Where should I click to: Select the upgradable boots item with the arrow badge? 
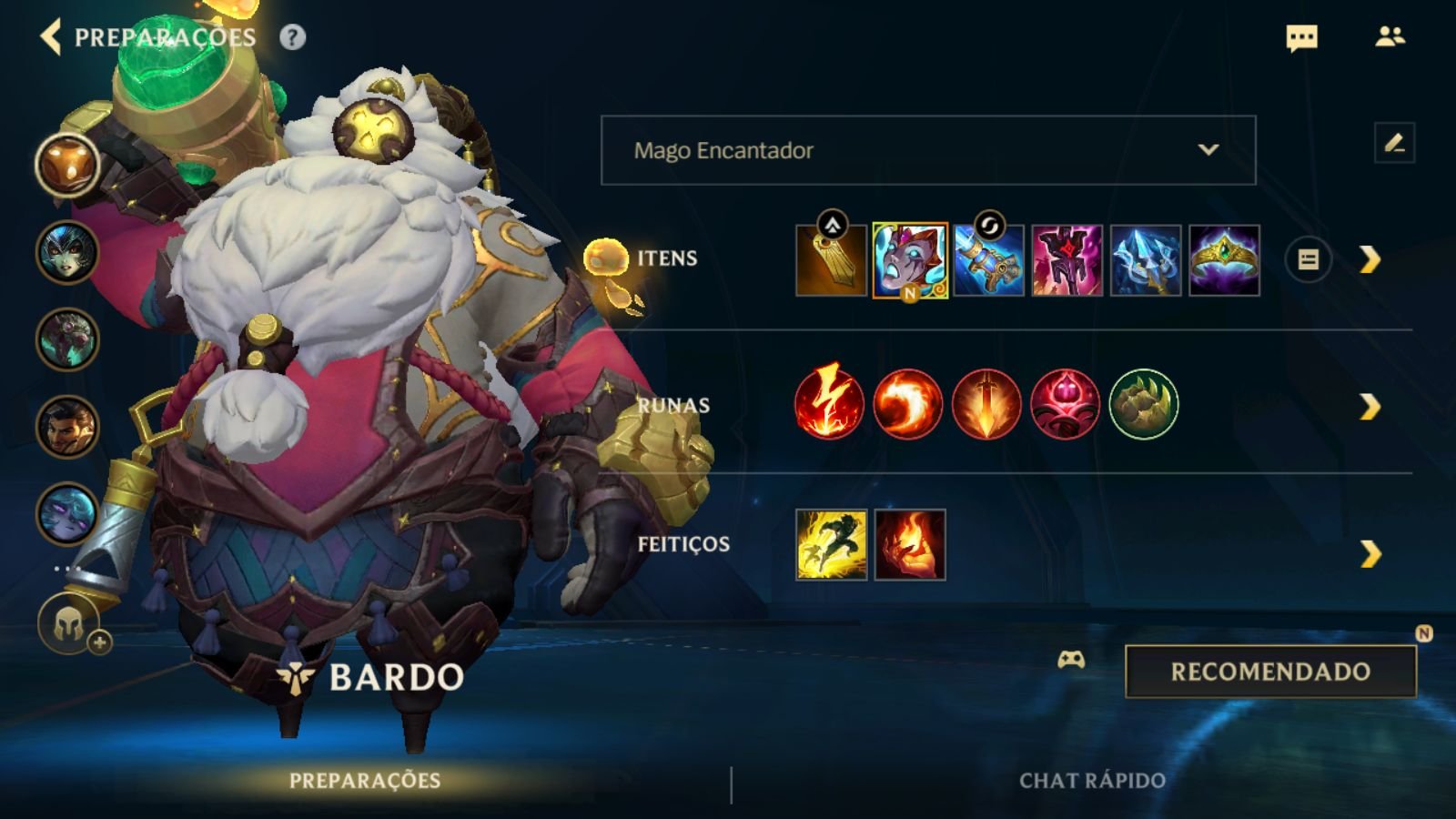831,260
